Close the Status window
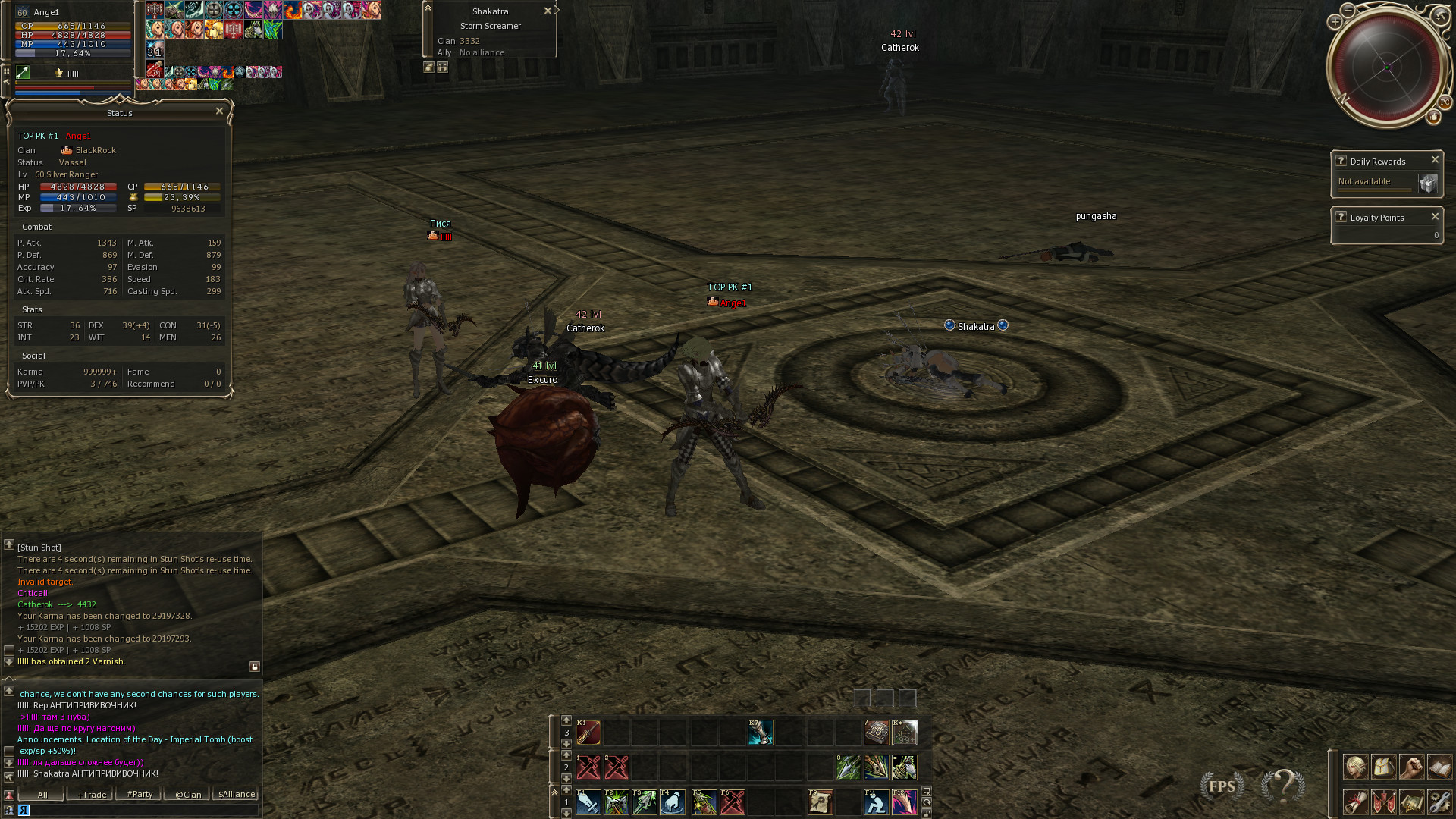 pyautogui.click(x=219, y=111)
